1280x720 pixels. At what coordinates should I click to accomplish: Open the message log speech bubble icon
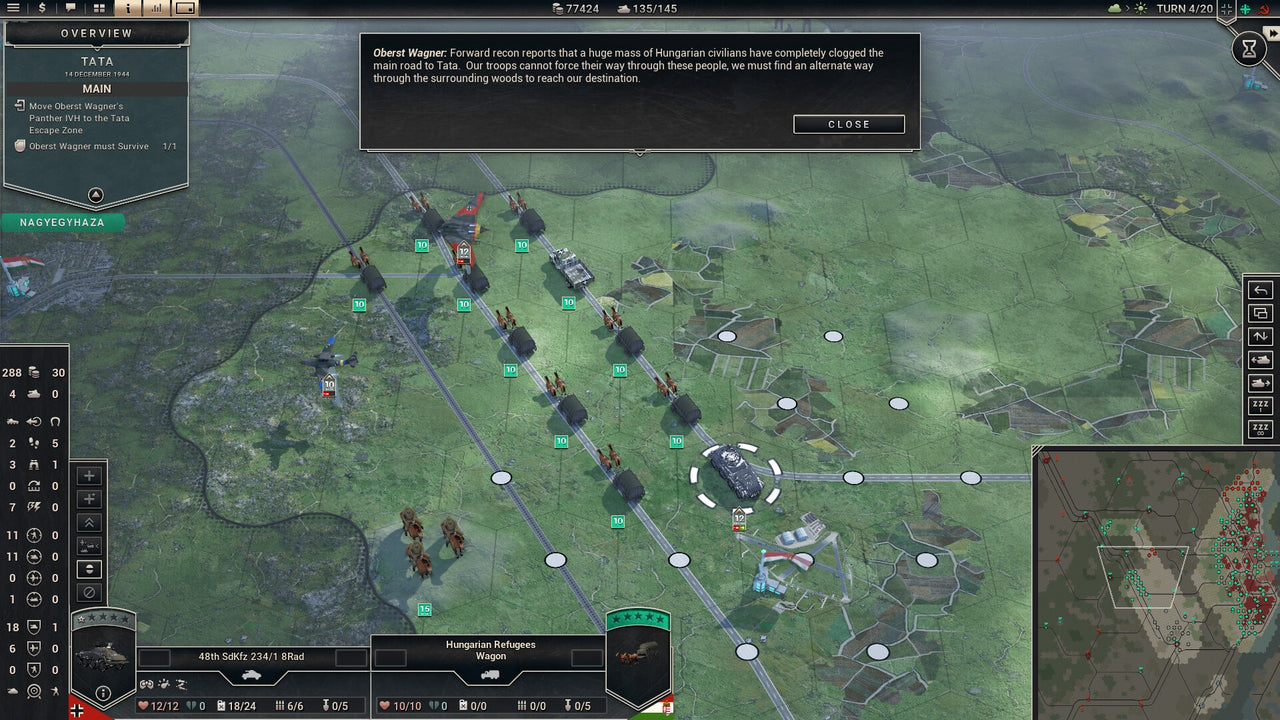pyautogui.click(x=69, y=8)
